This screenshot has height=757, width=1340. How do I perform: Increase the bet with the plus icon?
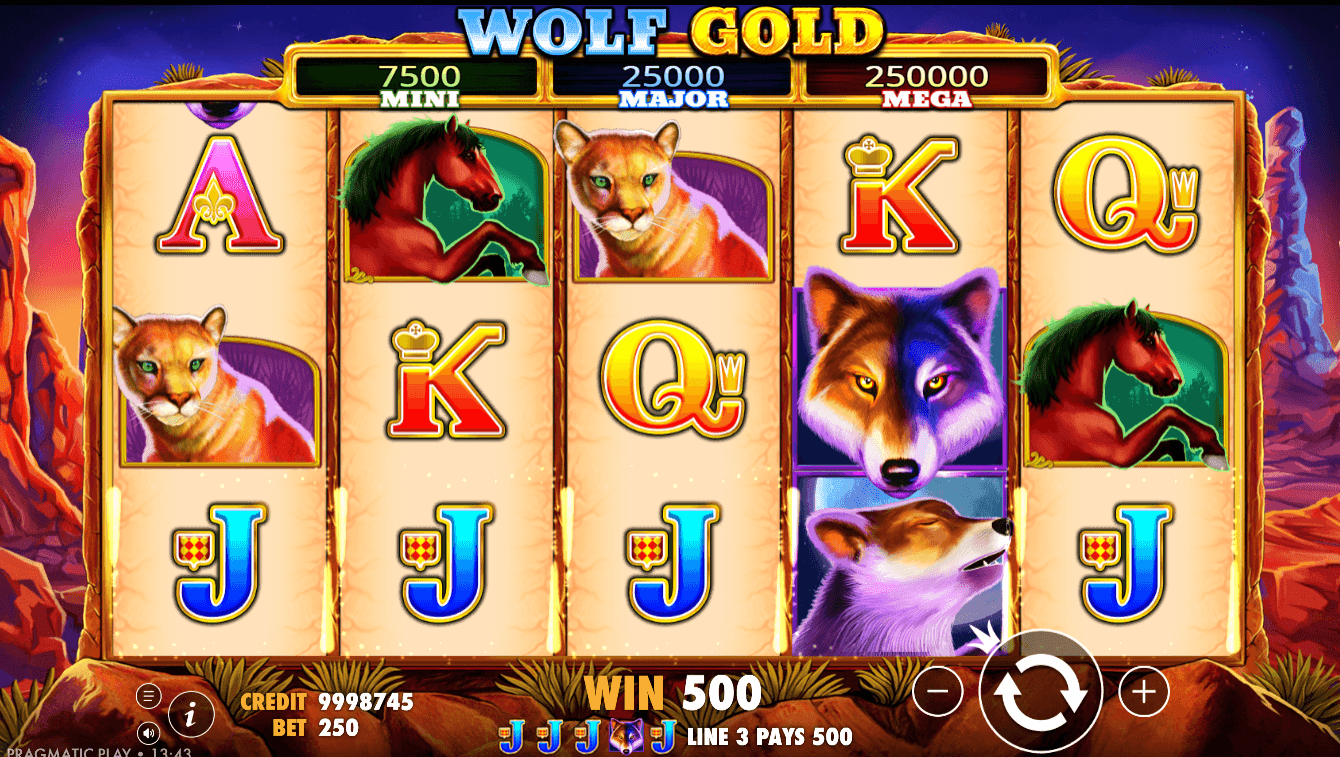click(1142, 689)
